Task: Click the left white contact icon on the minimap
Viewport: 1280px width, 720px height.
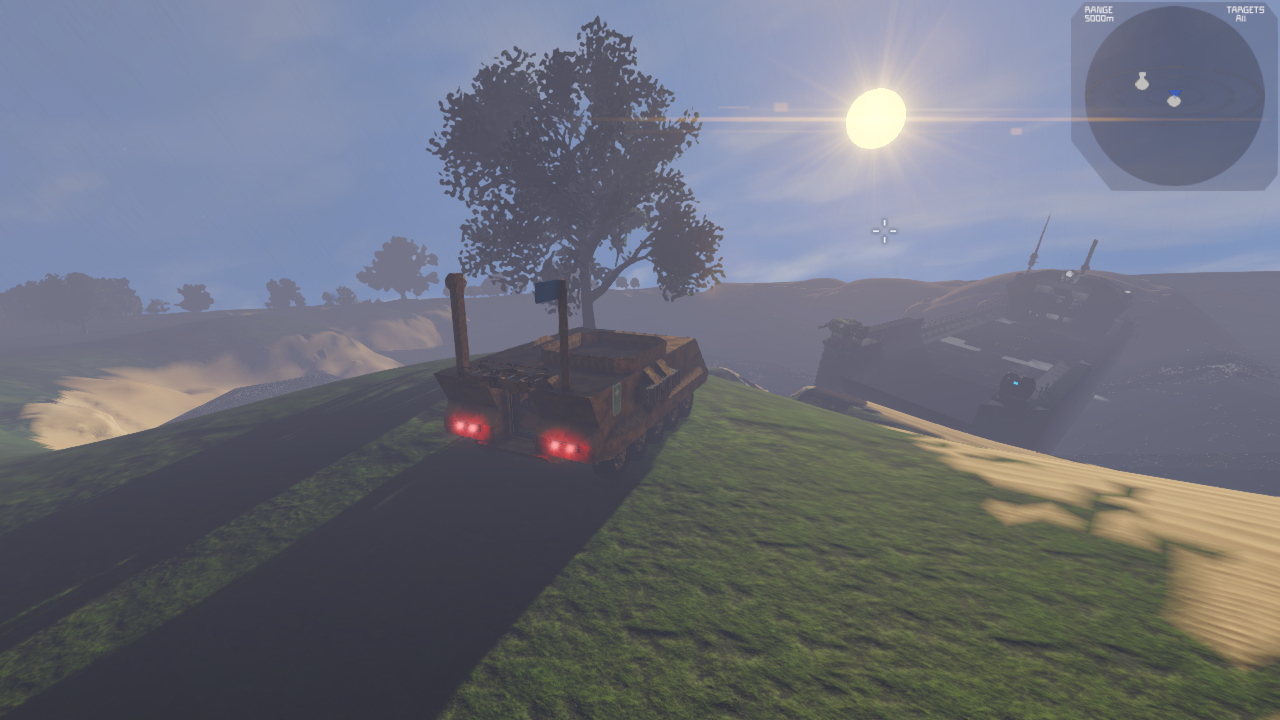Action: 1142,81
